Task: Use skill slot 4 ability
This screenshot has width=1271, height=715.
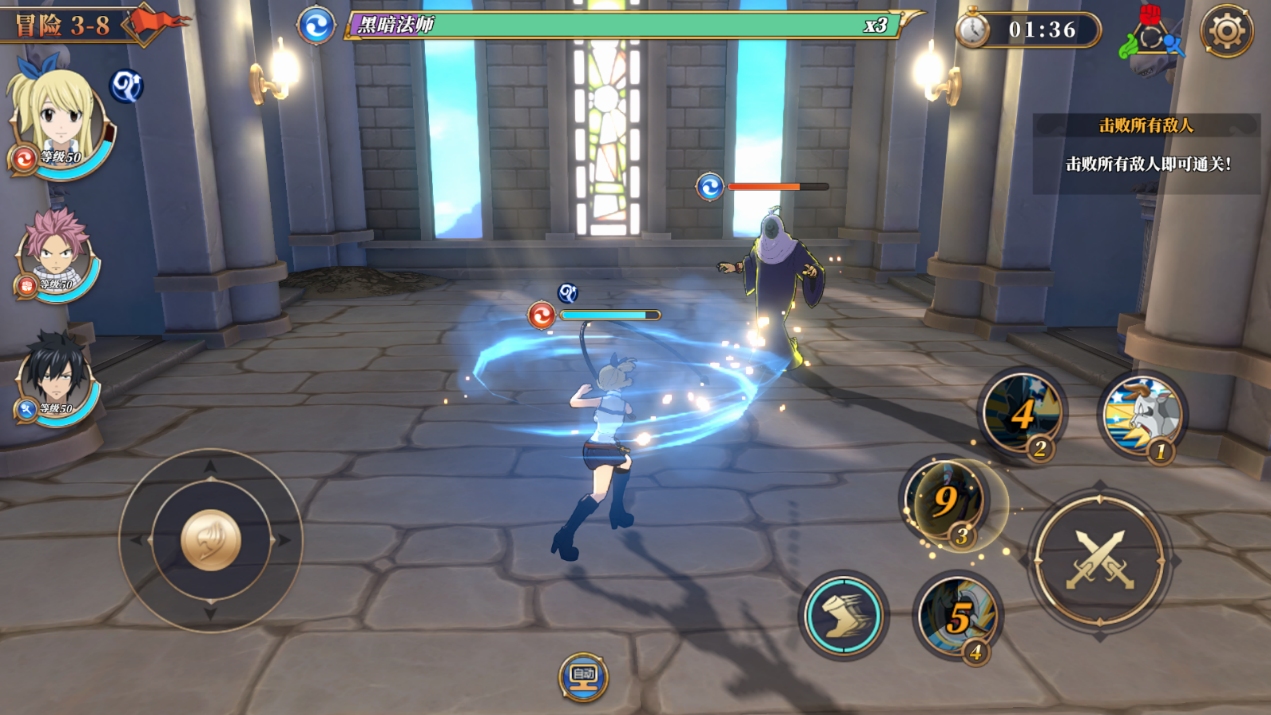Action: [957, 617]
